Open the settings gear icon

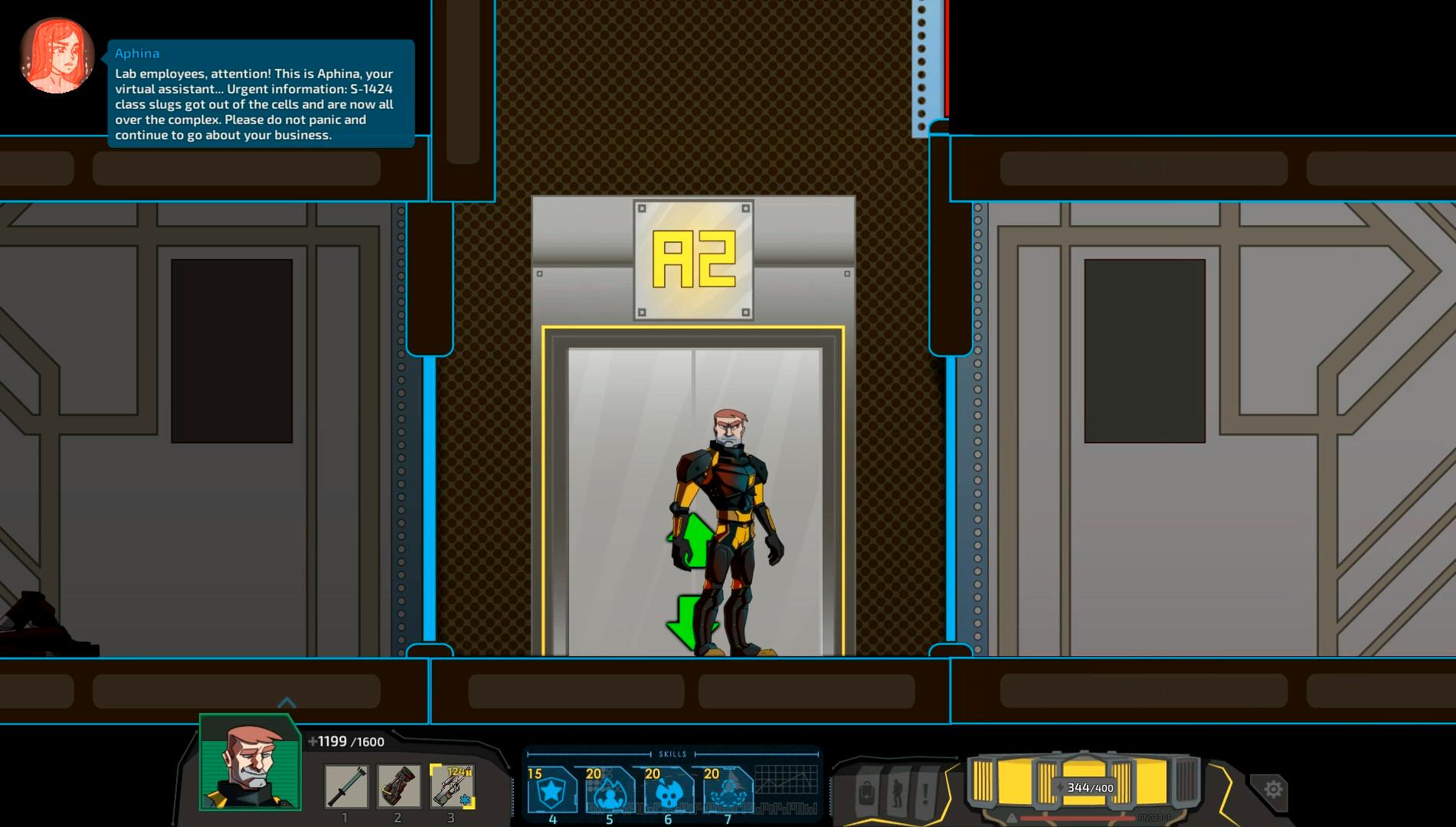[1273, 787]
